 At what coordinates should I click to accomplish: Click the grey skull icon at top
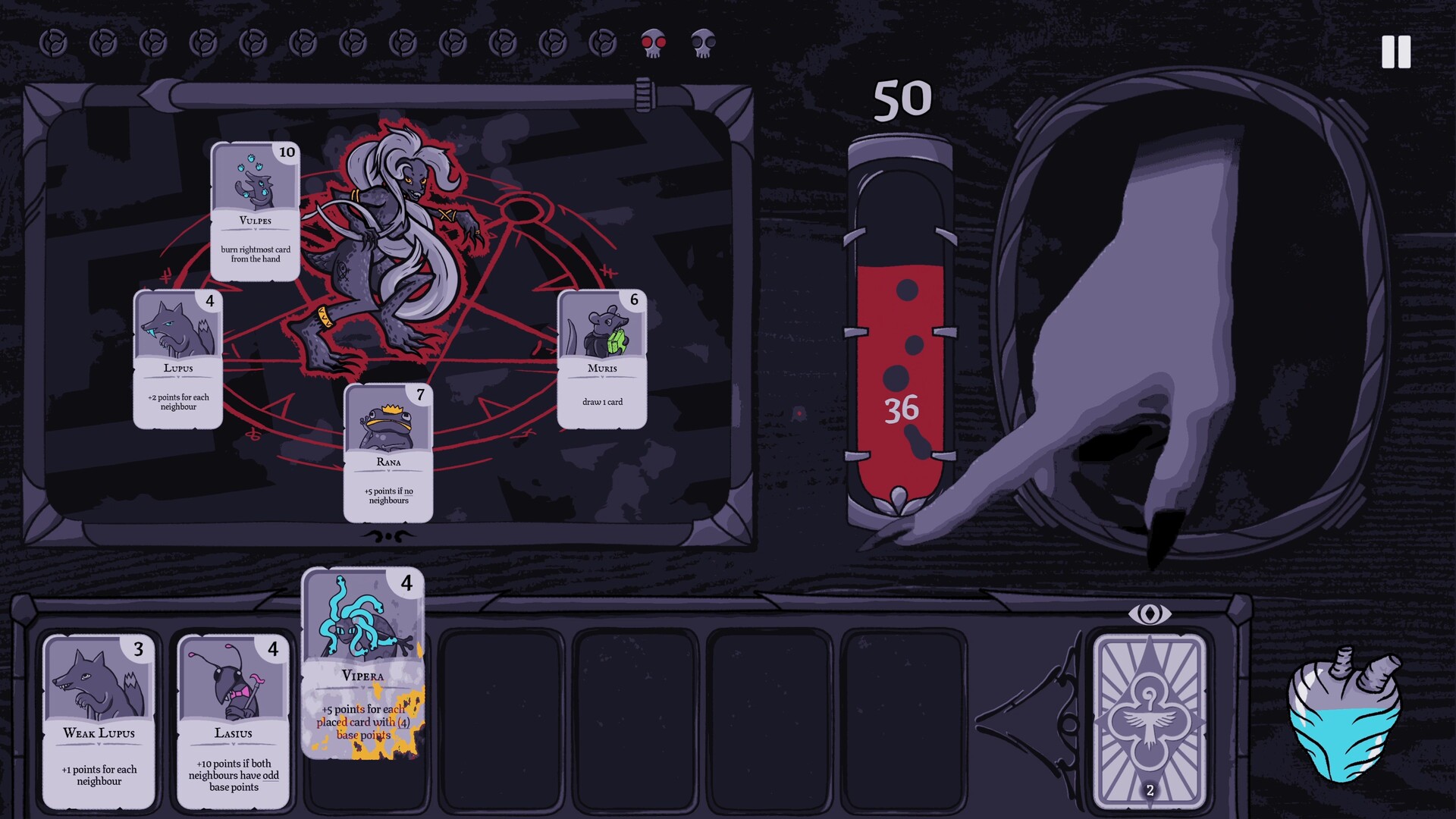click(x=702, y=43)
